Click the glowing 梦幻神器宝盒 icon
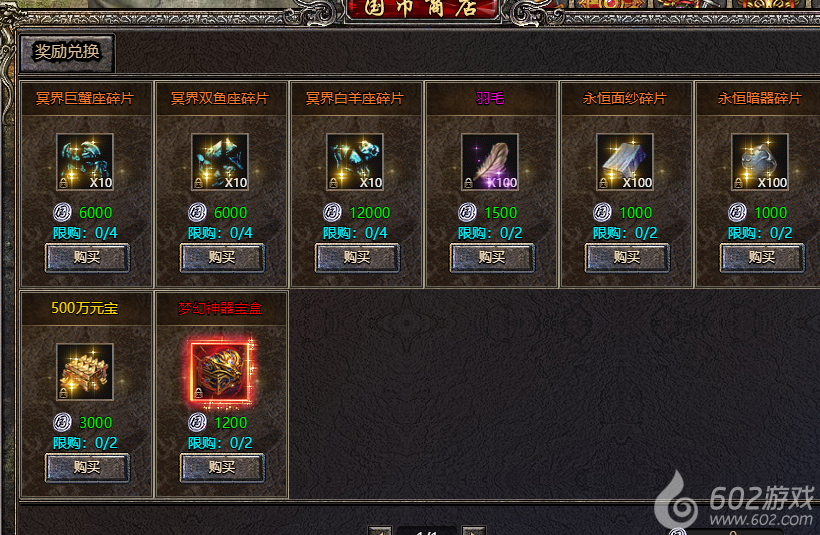 [220, 372]
